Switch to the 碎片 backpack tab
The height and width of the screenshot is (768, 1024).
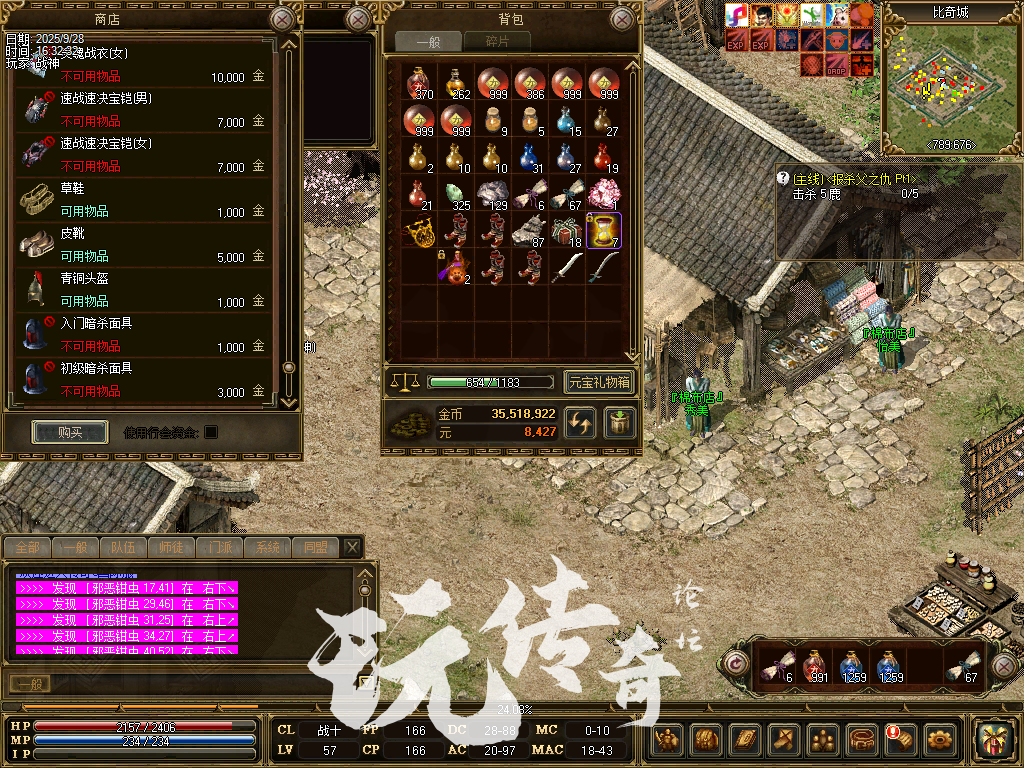496,41
